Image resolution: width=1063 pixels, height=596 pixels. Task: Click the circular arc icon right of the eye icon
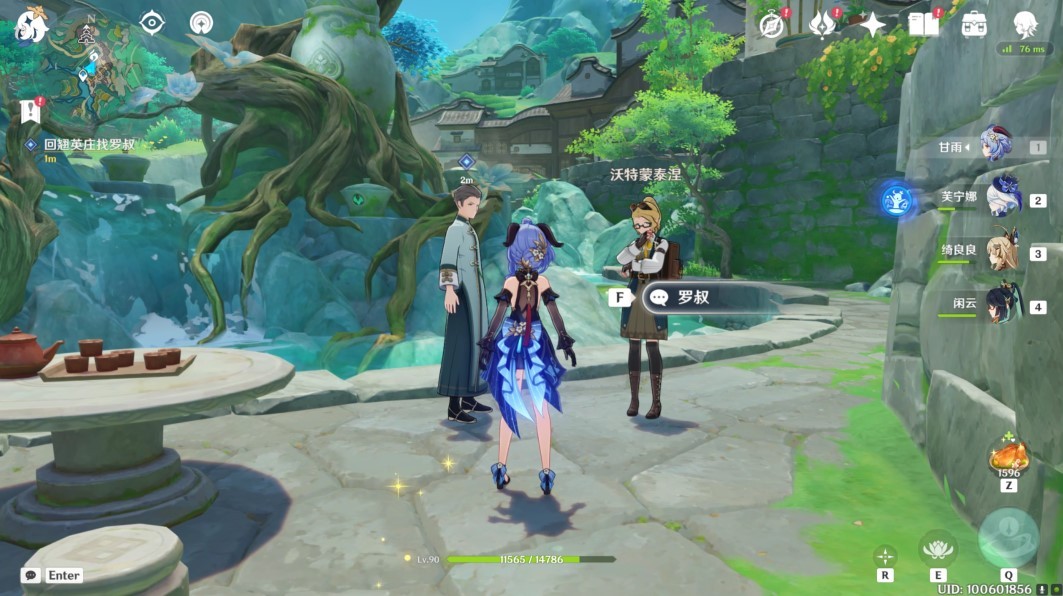202,23
